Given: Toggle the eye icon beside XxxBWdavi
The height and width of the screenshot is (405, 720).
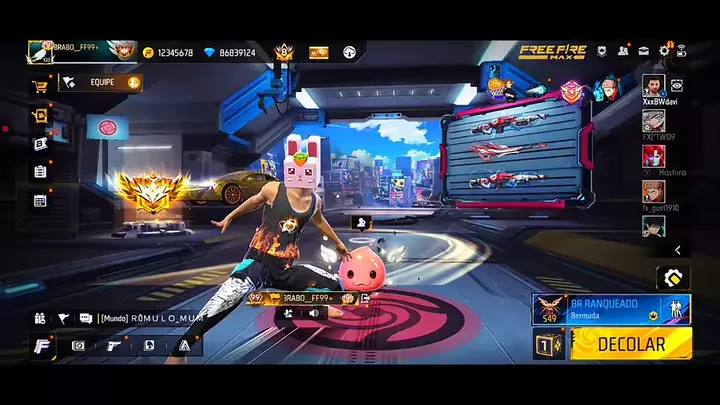Looking at the screenshot, I should click(x=677, y=86).
